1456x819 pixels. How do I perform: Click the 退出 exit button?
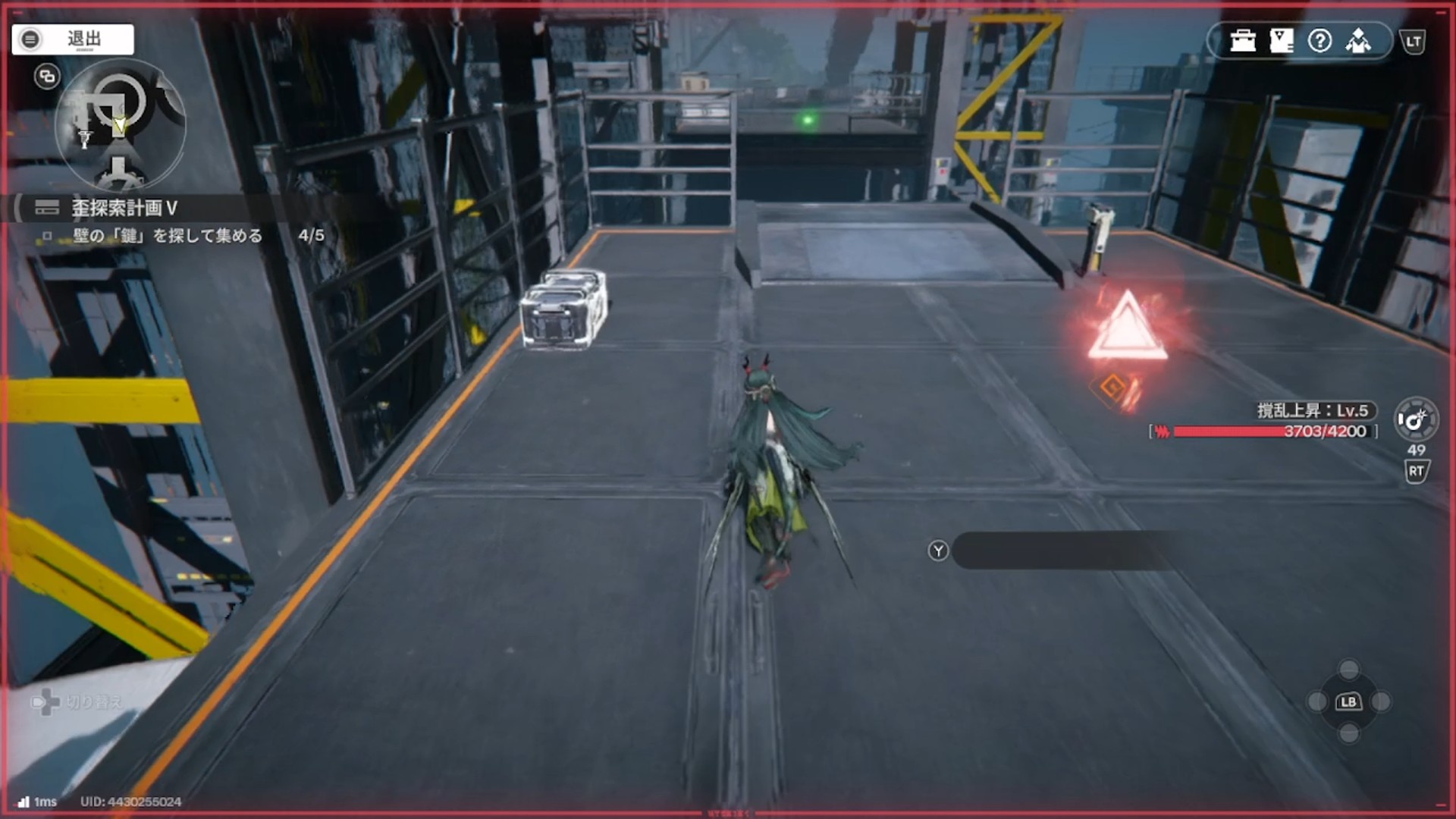pos(73,39)
